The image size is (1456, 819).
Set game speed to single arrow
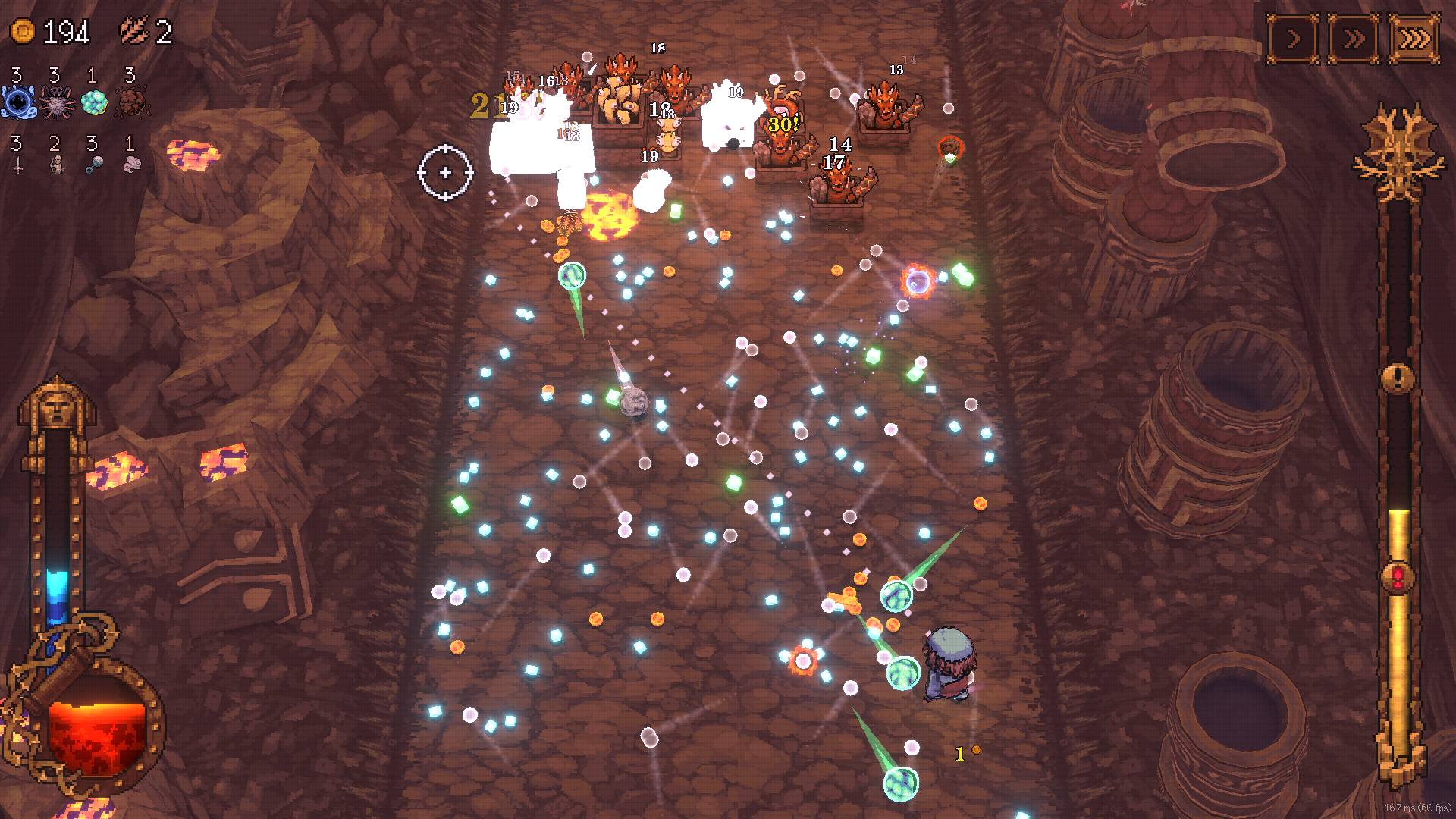(1293, 39)
